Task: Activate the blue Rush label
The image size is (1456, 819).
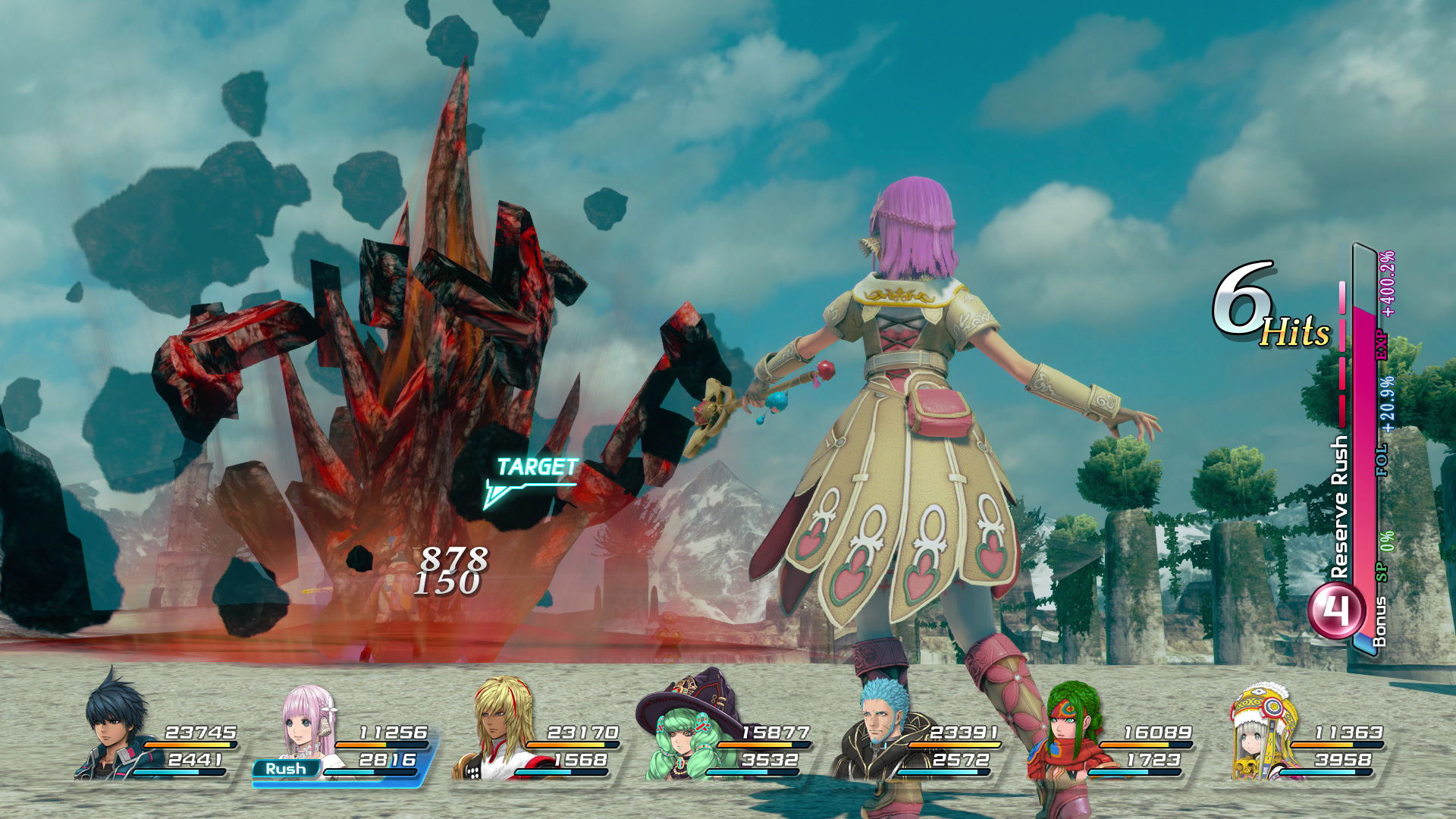Action: 286,769
